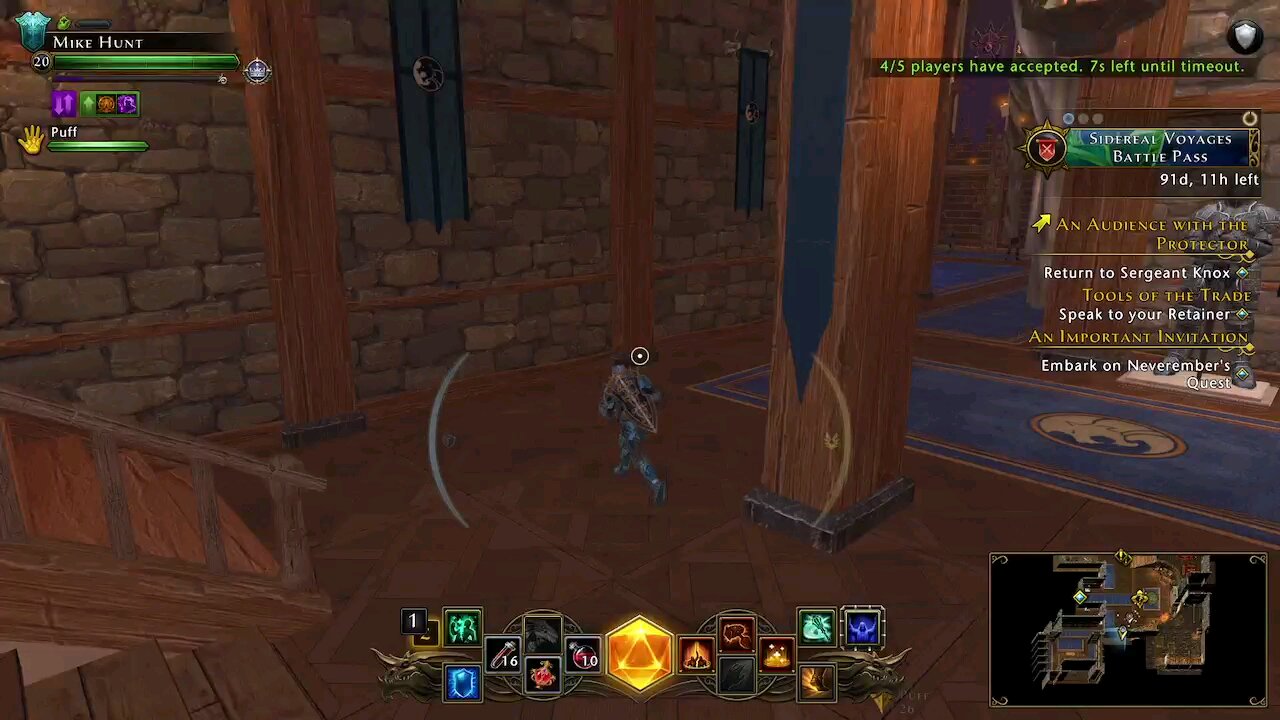Click the circular toggle atop the Battle Pass widget
The image size is (1280, 720).
(1249, 118)
